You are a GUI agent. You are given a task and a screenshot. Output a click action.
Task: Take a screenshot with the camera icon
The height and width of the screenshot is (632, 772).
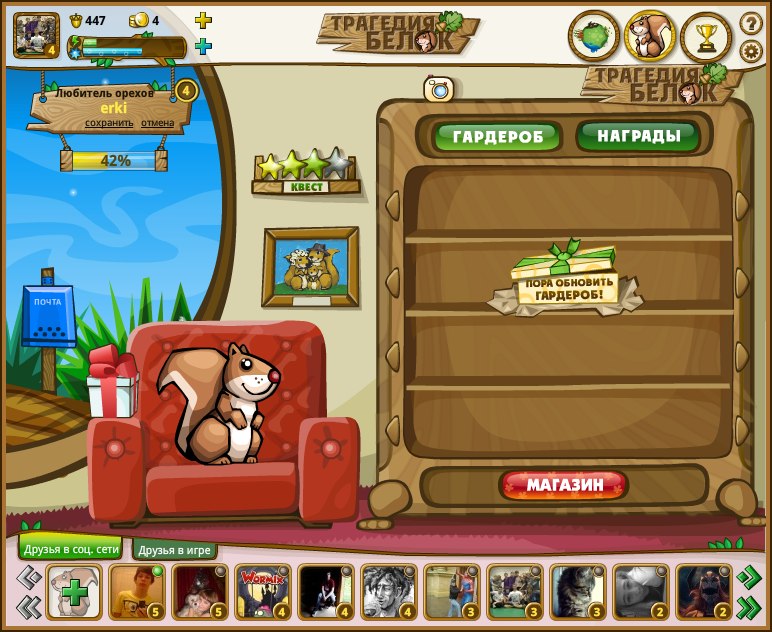439,90
